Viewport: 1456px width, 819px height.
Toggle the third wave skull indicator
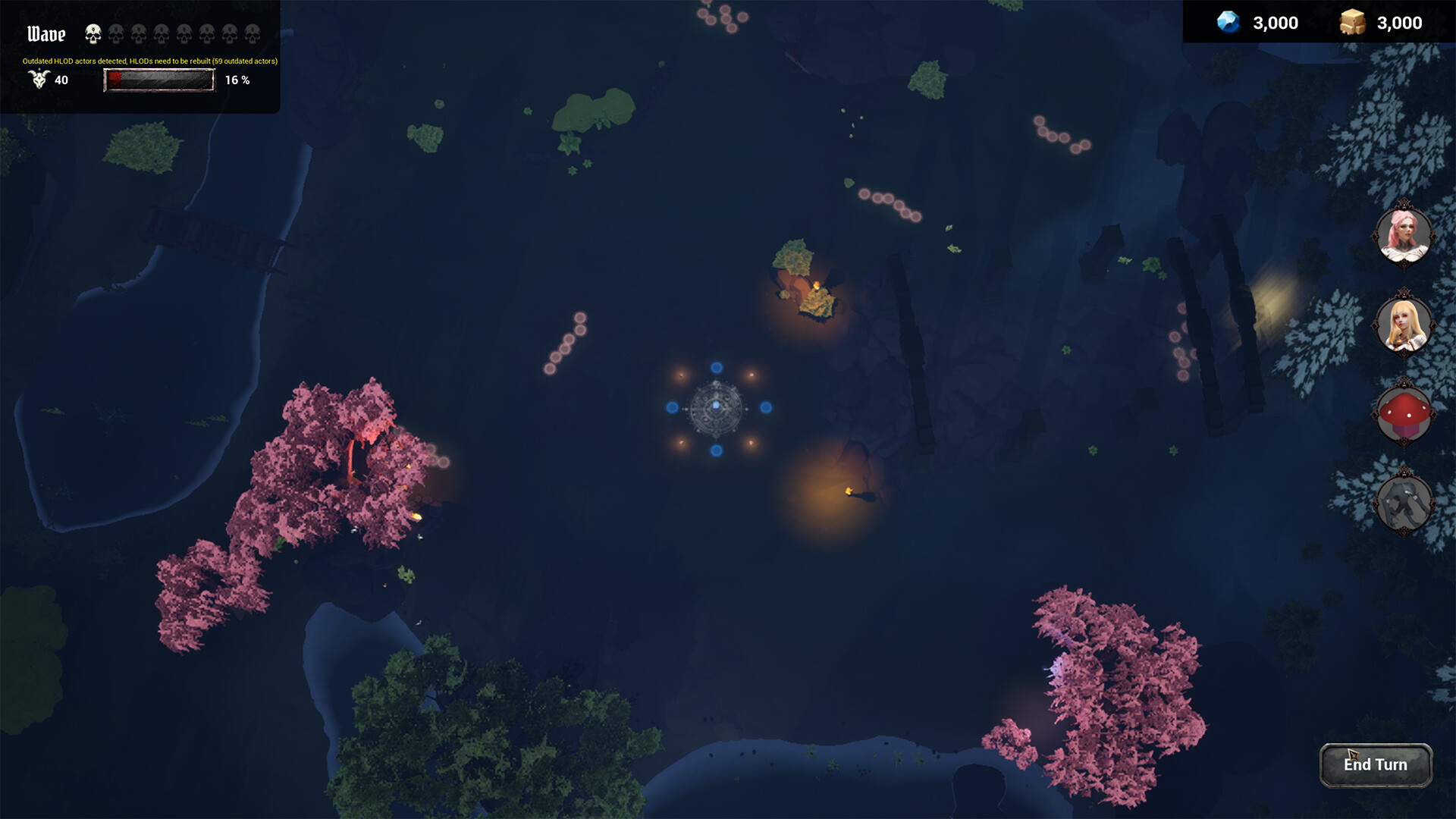pyautogui.click(x=138, y=33)
